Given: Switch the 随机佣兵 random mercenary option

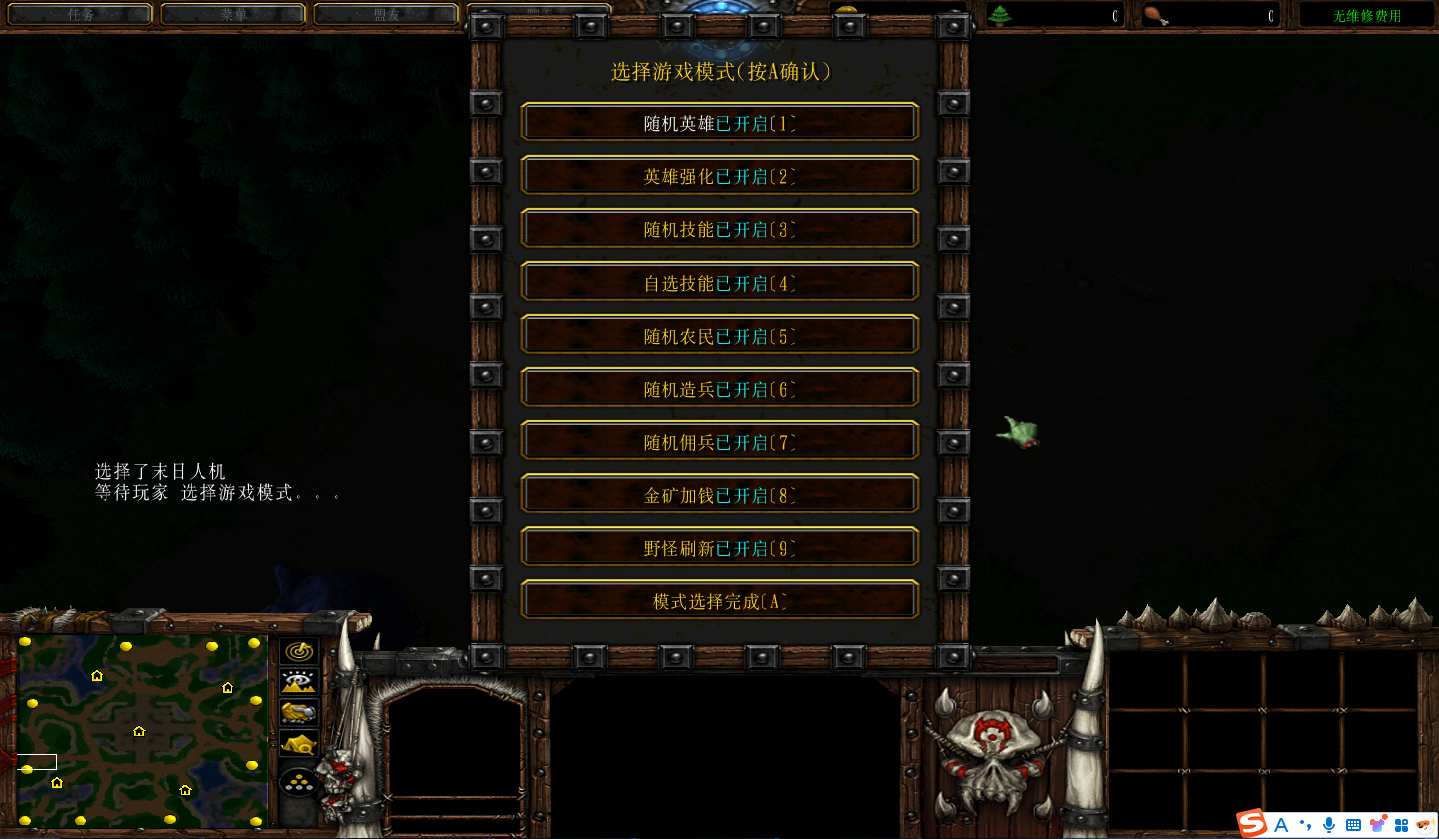Looking at the screenshot, I should point(719,441).
